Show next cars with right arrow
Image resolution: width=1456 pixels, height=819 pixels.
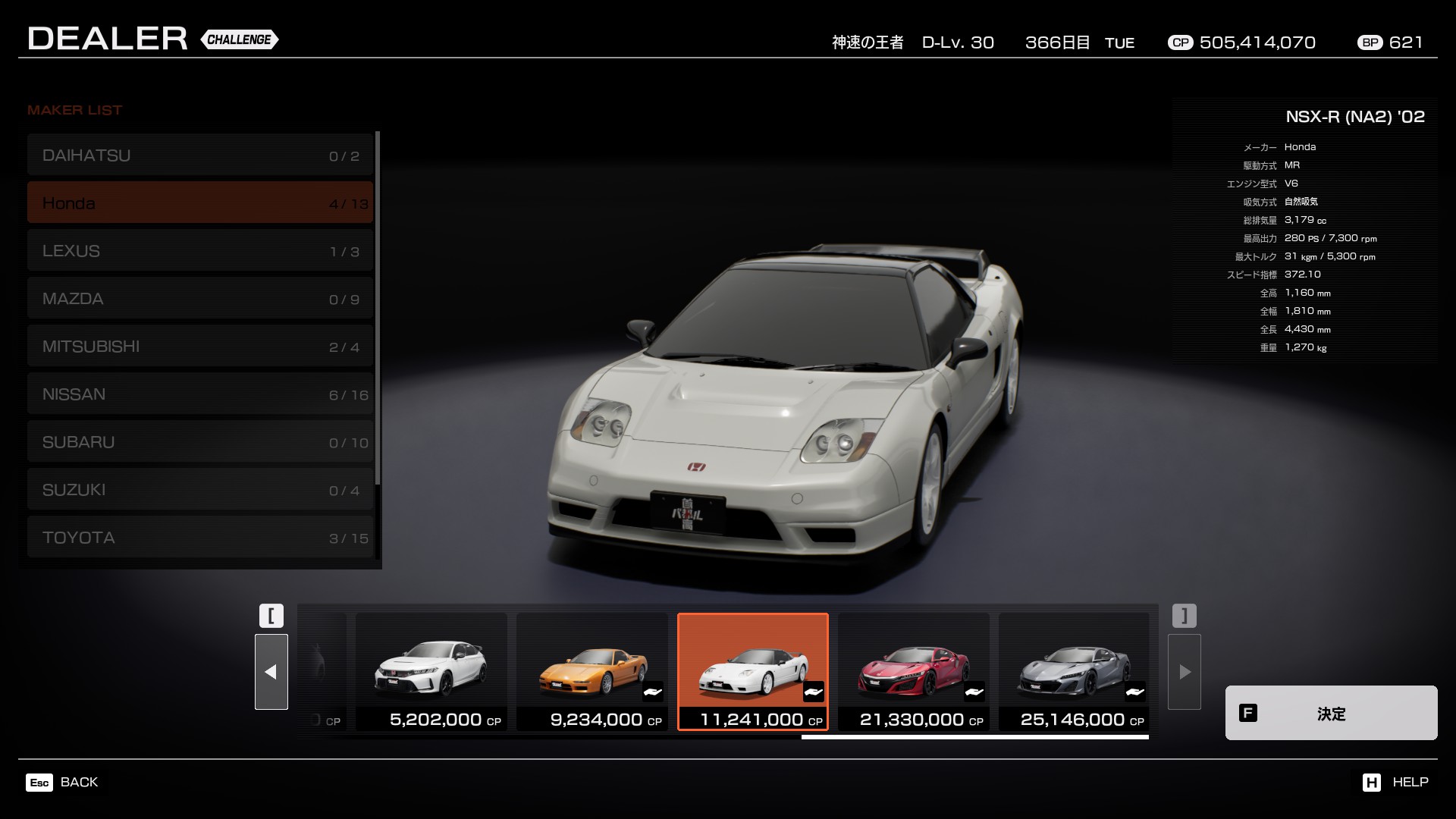1185,672
